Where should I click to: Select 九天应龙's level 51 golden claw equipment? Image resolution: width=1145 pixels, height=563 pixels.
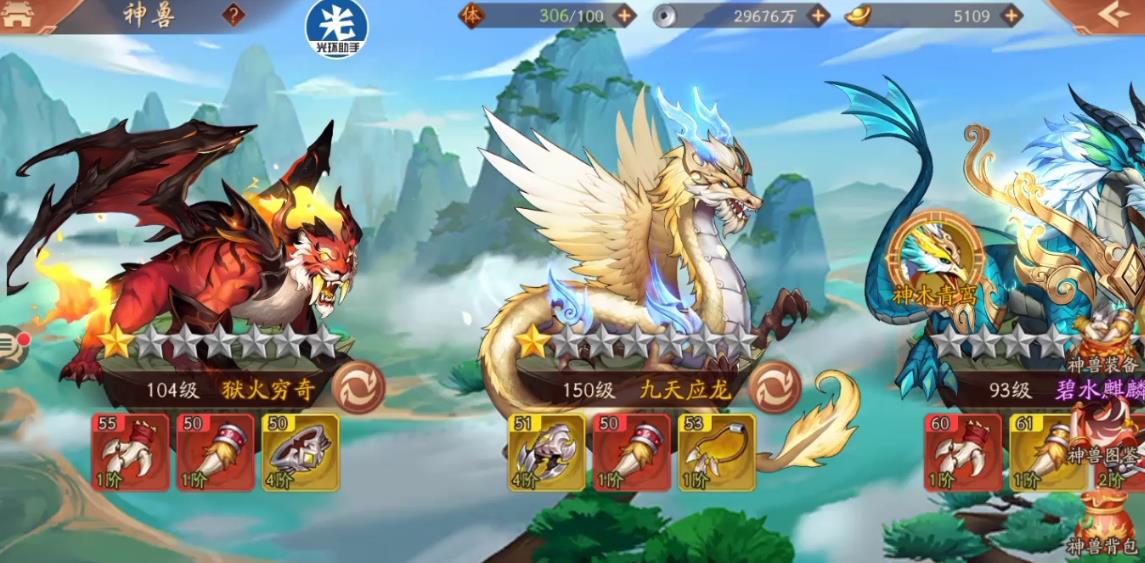pyautogui.click(x=546, y=452)
